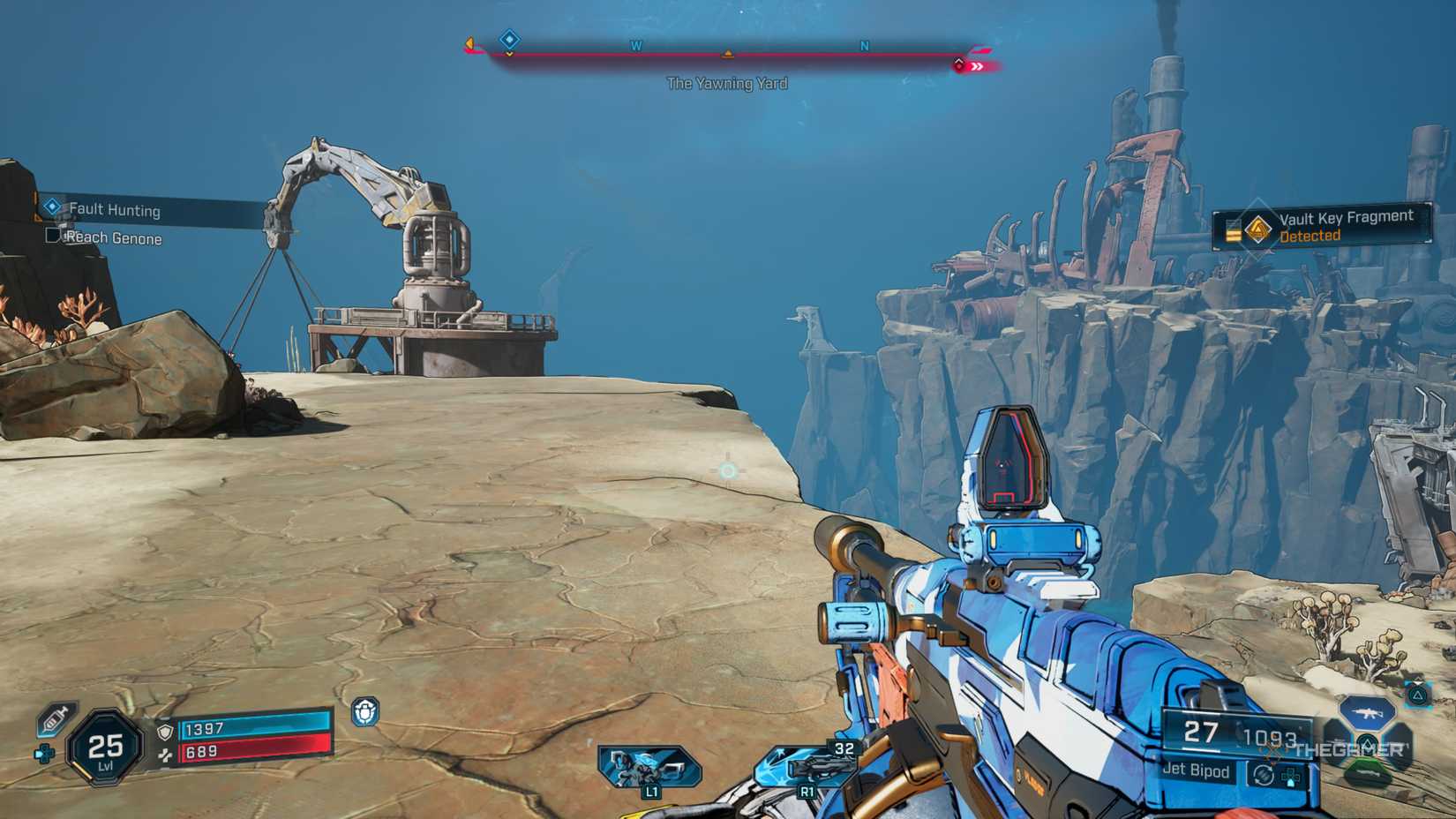Click the blue medical cross icon

pyautogui.click(x=44, y=755)
